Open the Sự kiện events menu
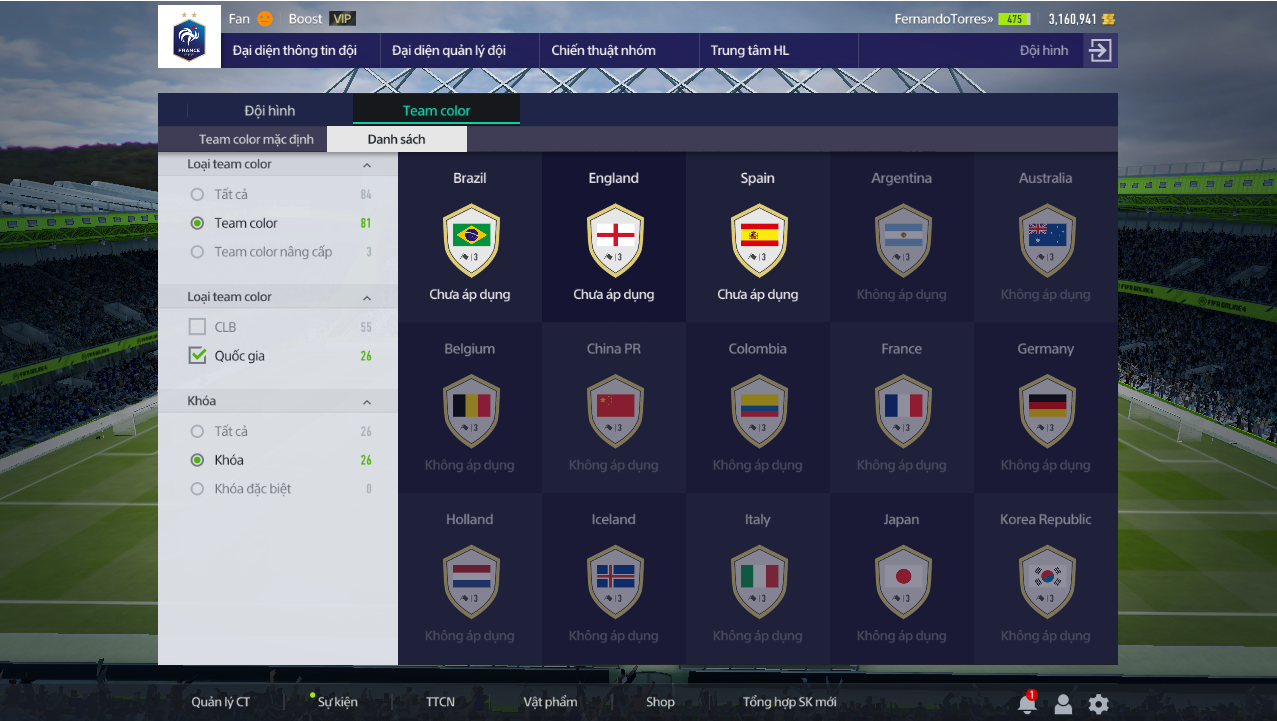This screenshot has width=1277, height=721. point(337,702)
